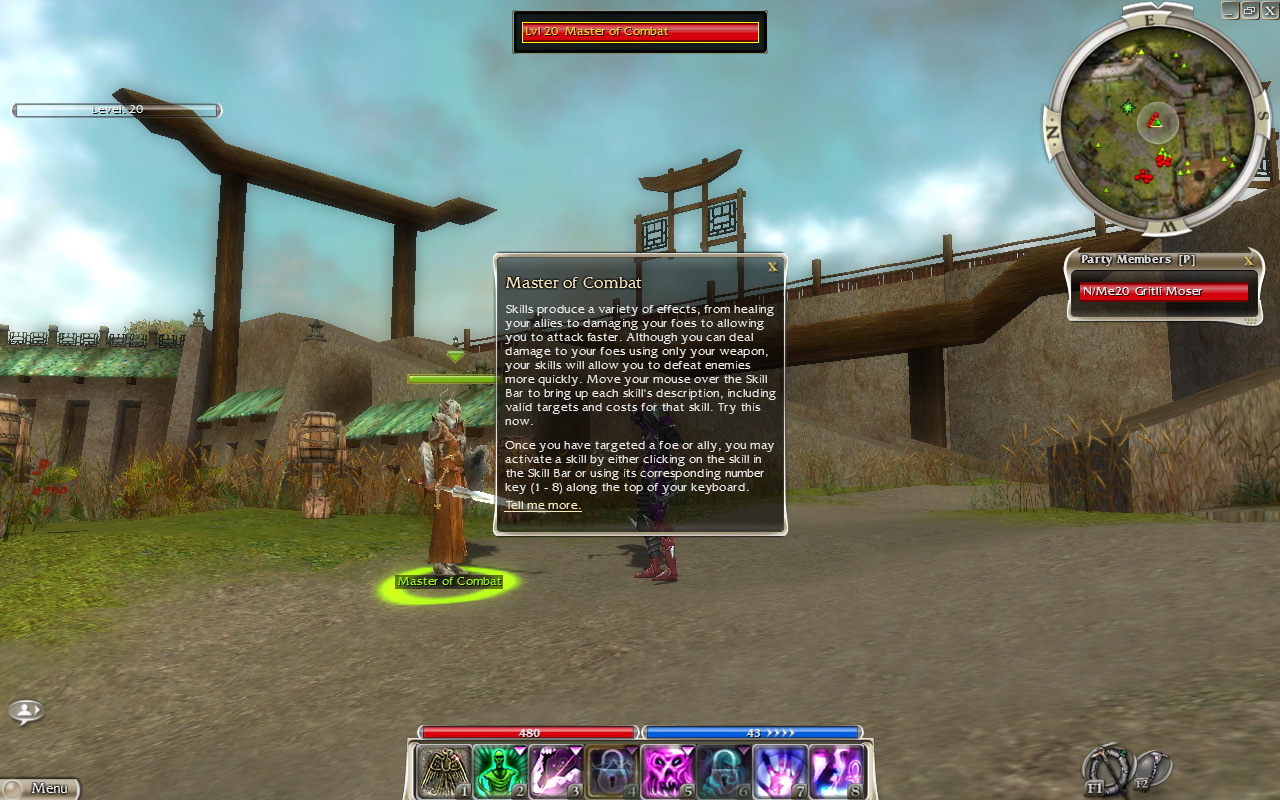
Task: Trigger the gold-framed padlock skill in slot 4
Action: click(611, 772)
